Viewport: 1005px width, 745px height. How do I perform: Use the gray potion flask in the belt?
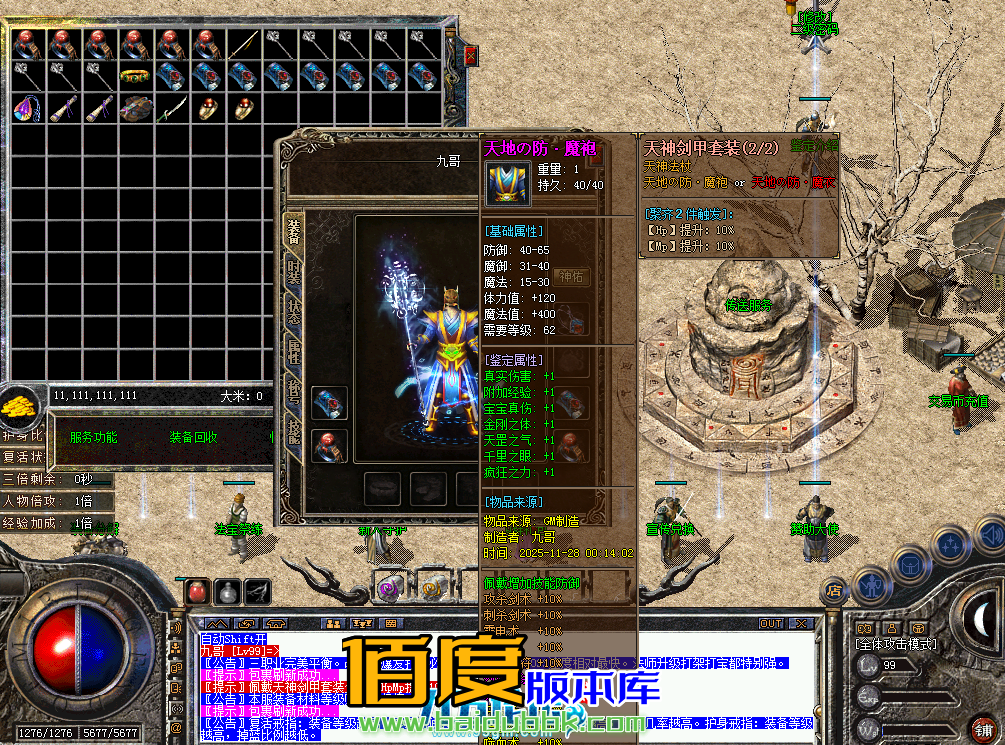[x=228, y=591]
